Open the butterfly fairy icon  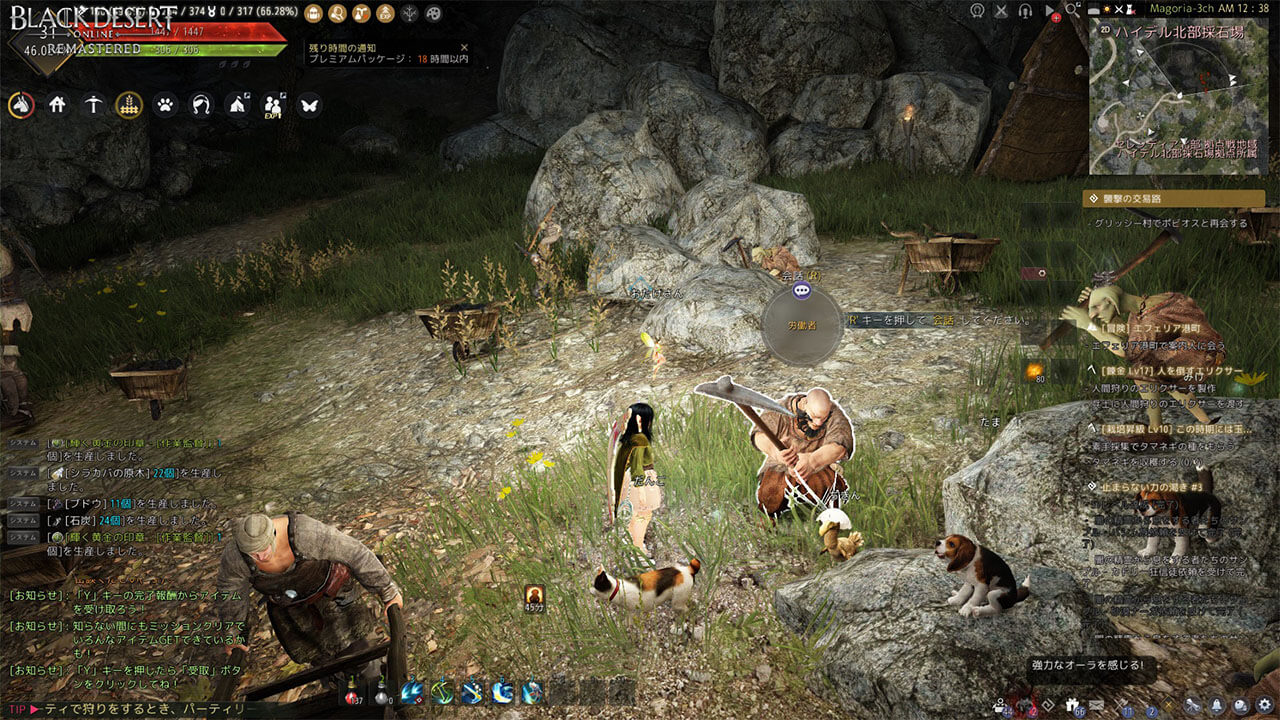[309, 104]
